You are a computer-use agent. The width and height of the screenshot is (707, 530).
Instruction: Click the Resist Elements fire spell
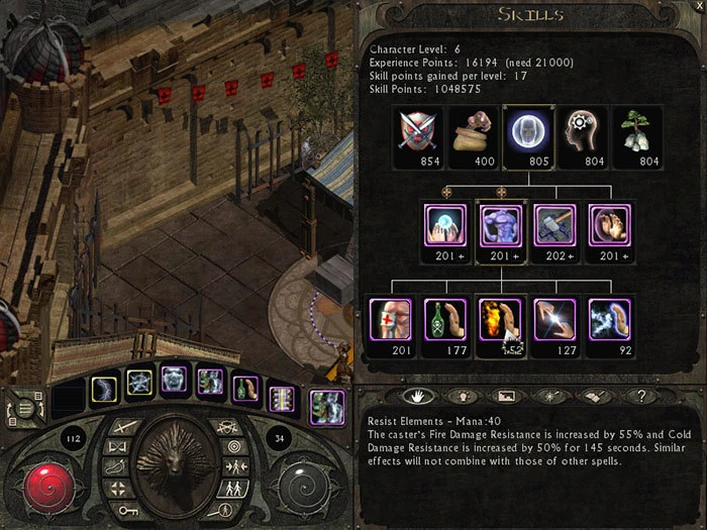499,321
